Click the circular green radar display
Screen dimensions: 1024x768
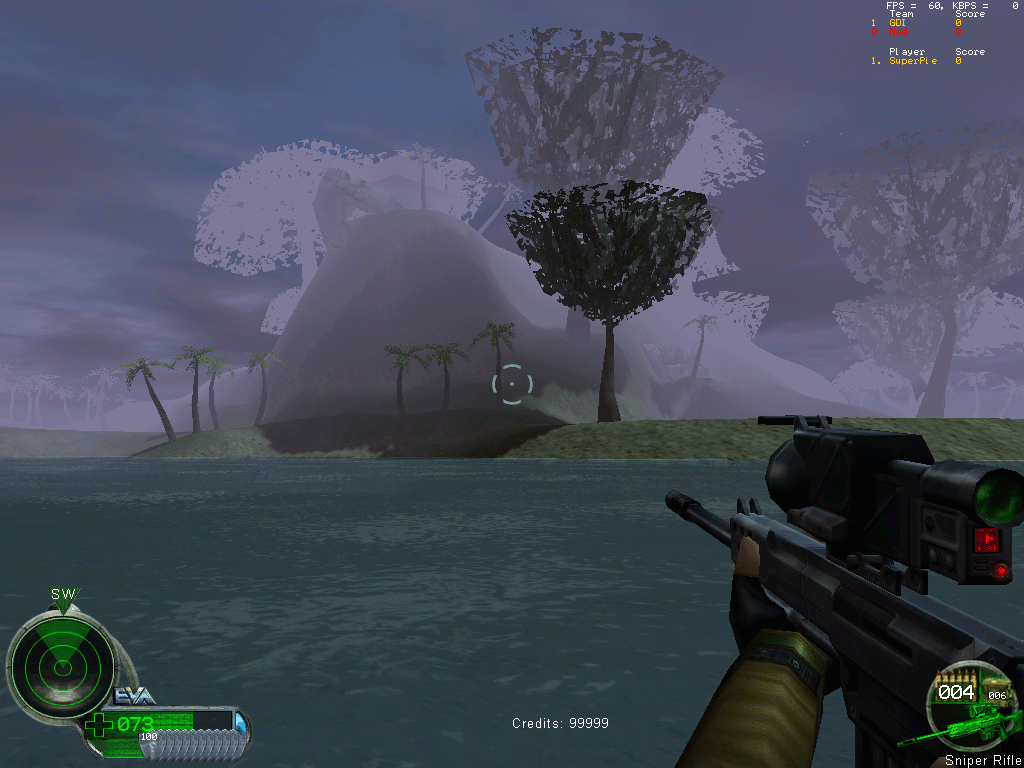61,663
